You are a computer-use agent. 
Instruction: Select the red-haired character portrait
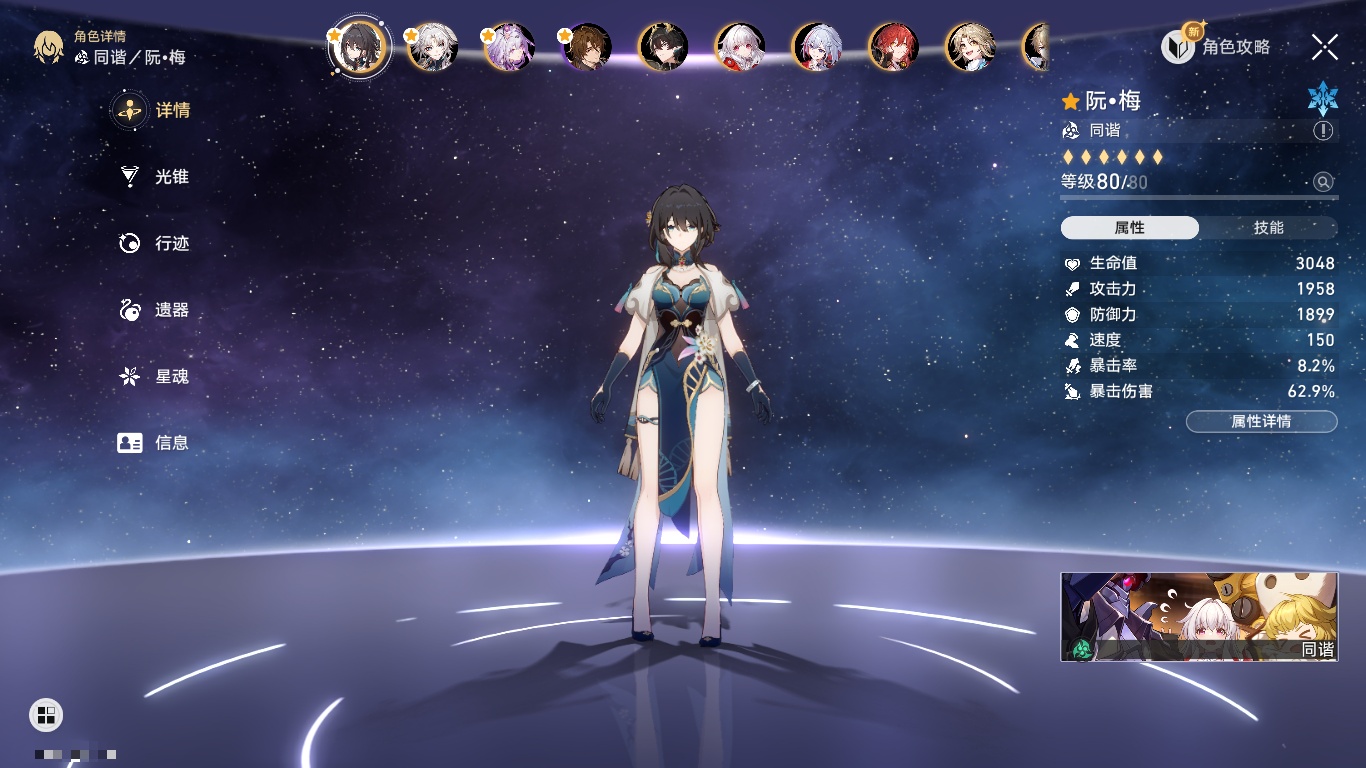(893, 47)
